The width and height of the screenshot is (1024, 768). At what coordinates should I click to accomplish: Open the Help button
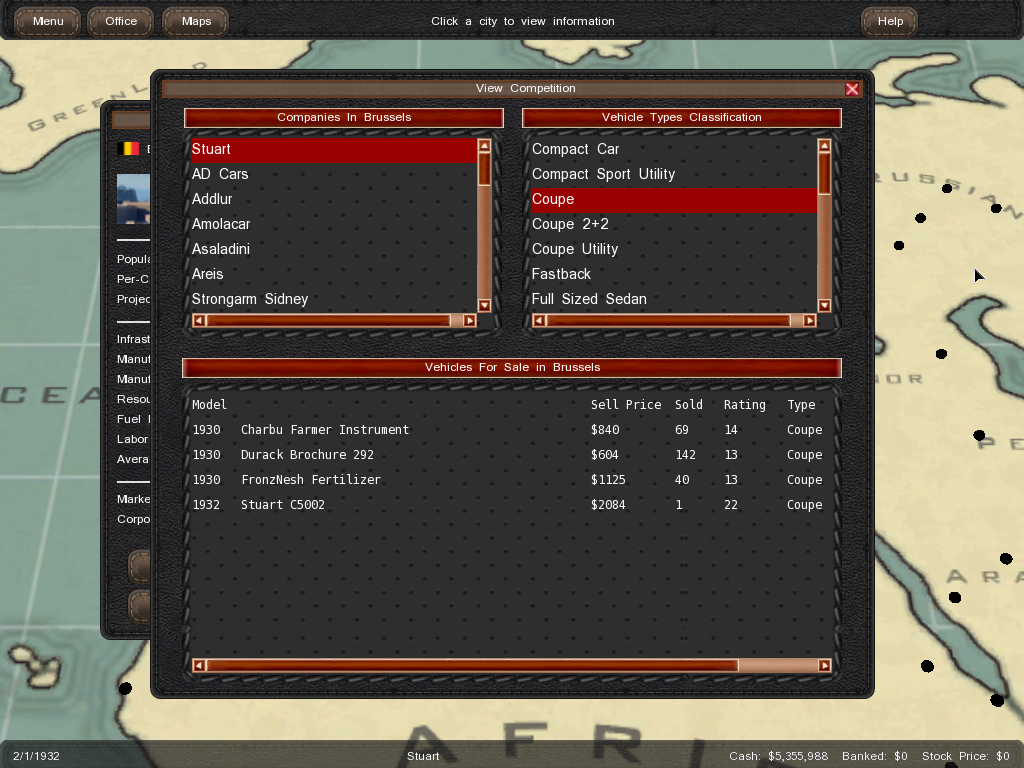[890, 21]
